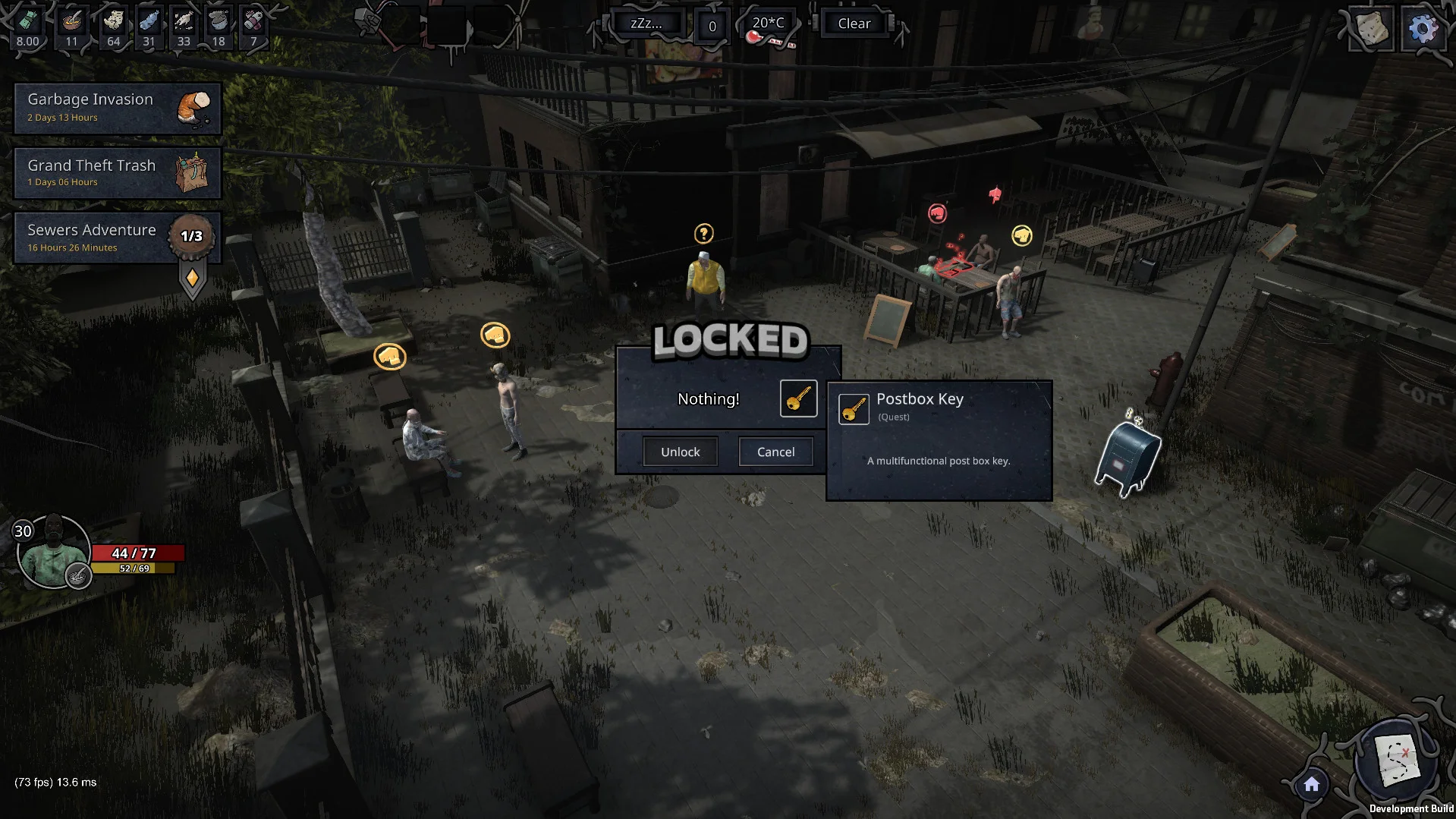Click the Clear weather indicator
Image resolution: width=1456 pixels, height=819 pixels.
pos(854,24)
